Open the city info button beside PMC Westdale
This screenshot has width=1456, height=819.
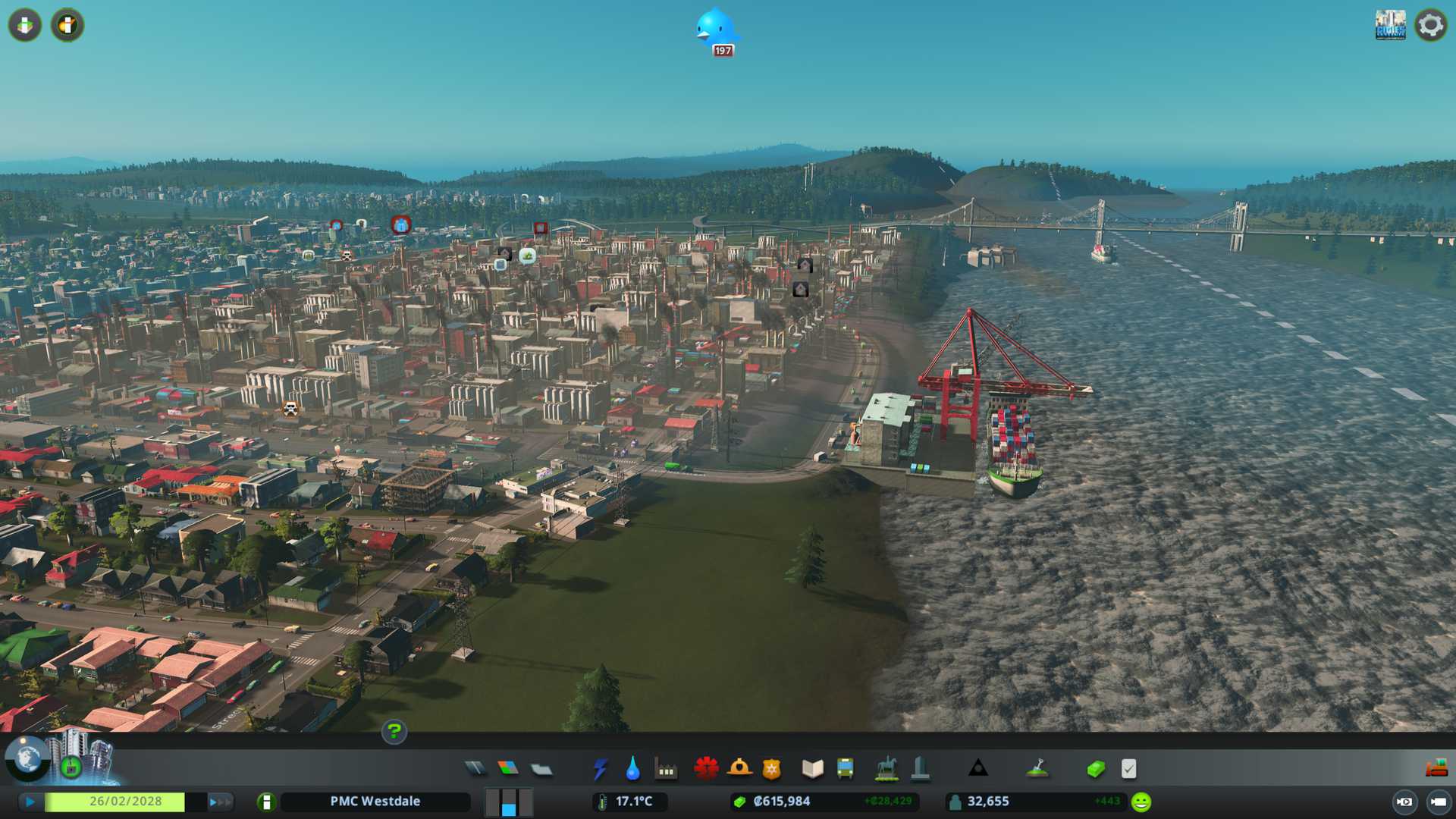266,802
